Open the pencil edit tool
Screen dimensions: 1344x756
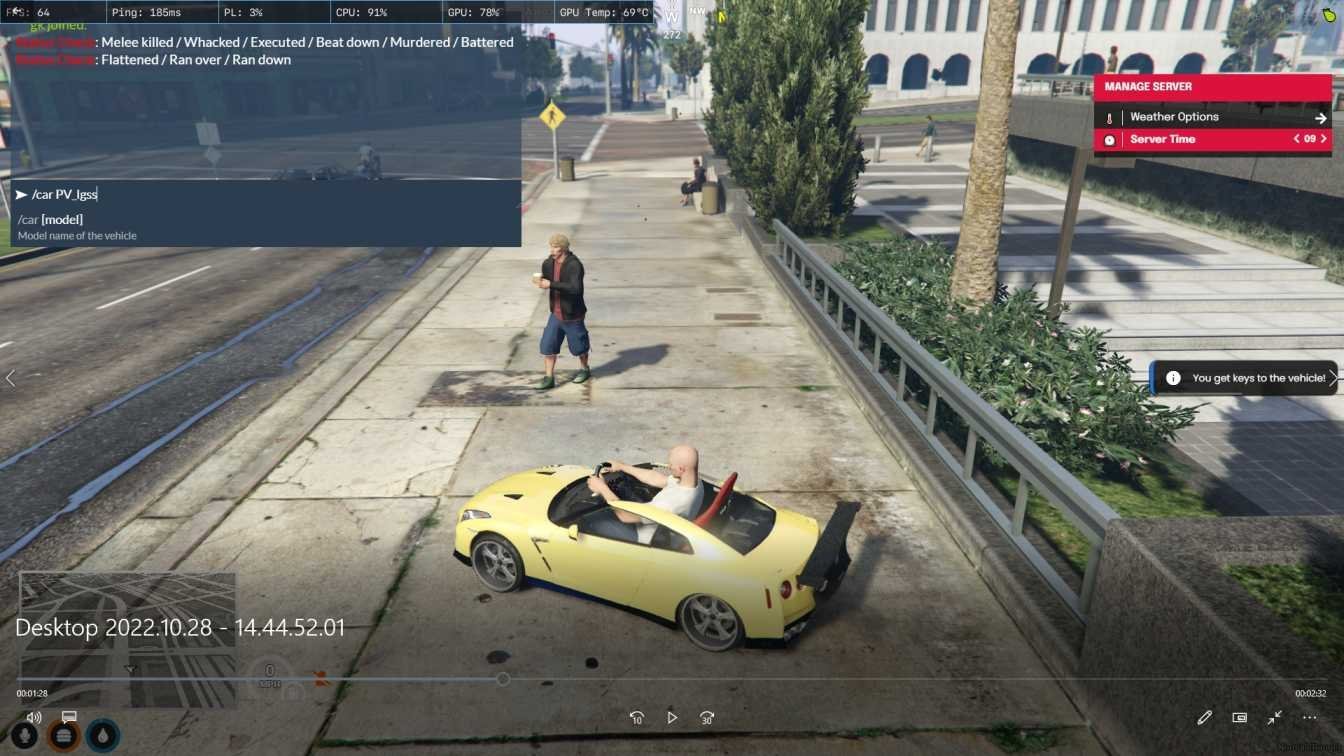click(1205, 718)
